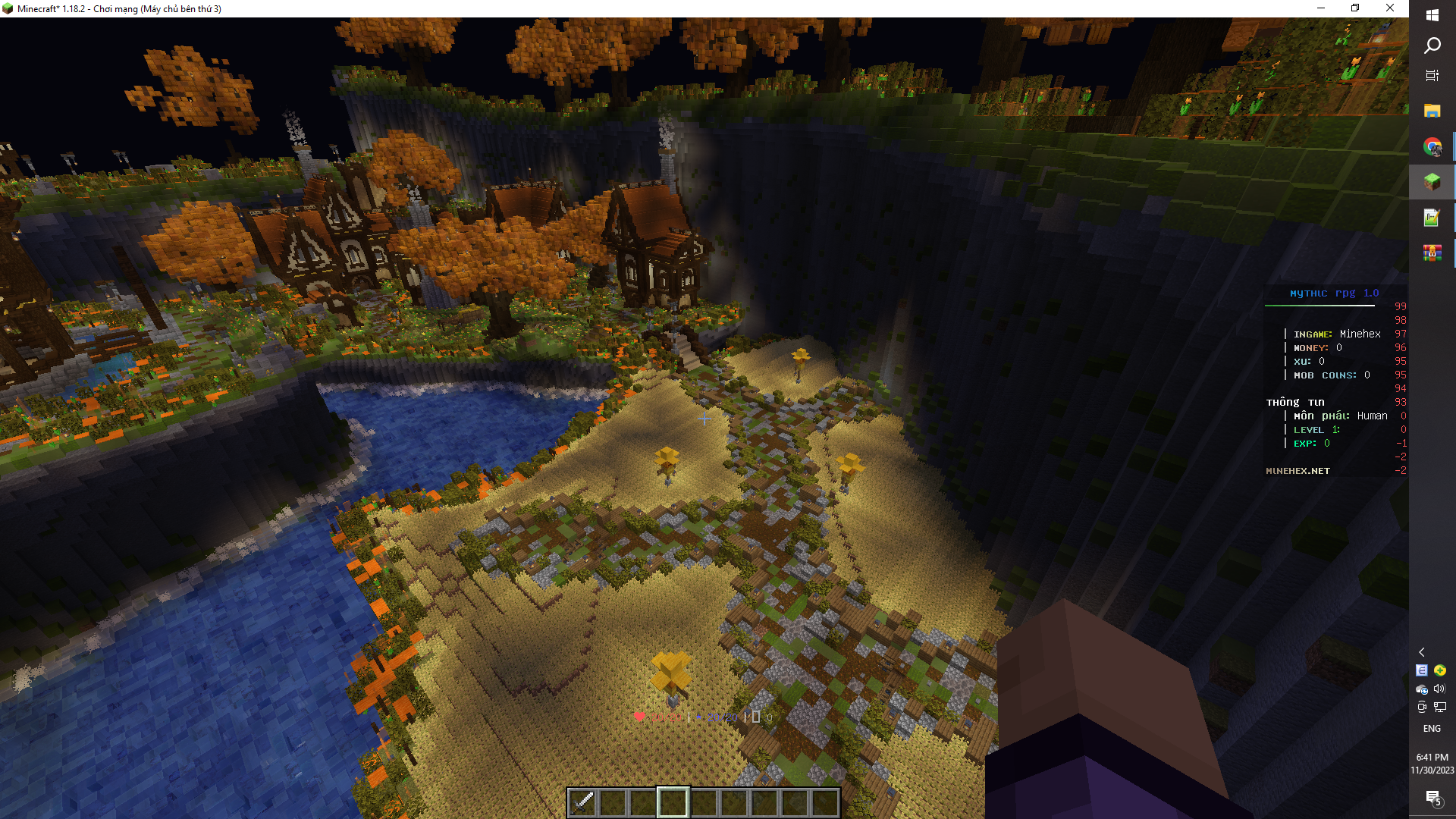Click the highlighted empty hotbar slot
The width and height of the screenshot is (1456, 819).
673,802
